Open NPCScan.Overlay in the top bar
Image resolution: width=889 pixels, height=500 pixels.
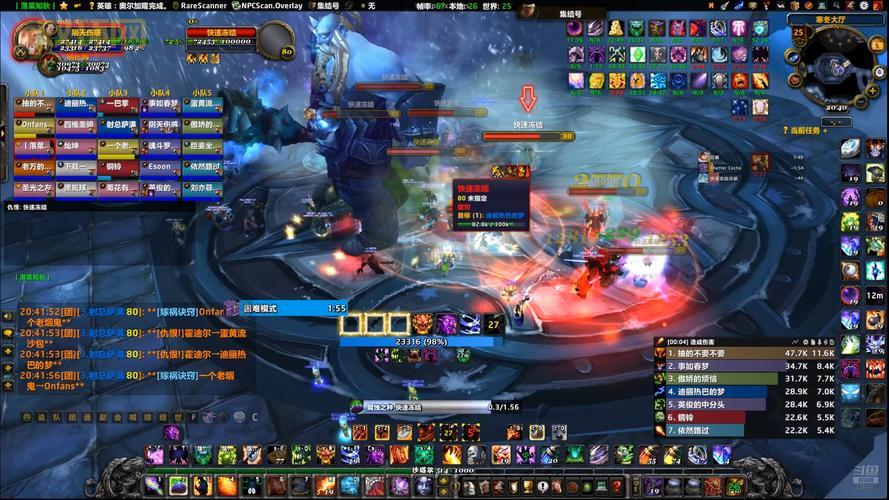click(273, 5)
